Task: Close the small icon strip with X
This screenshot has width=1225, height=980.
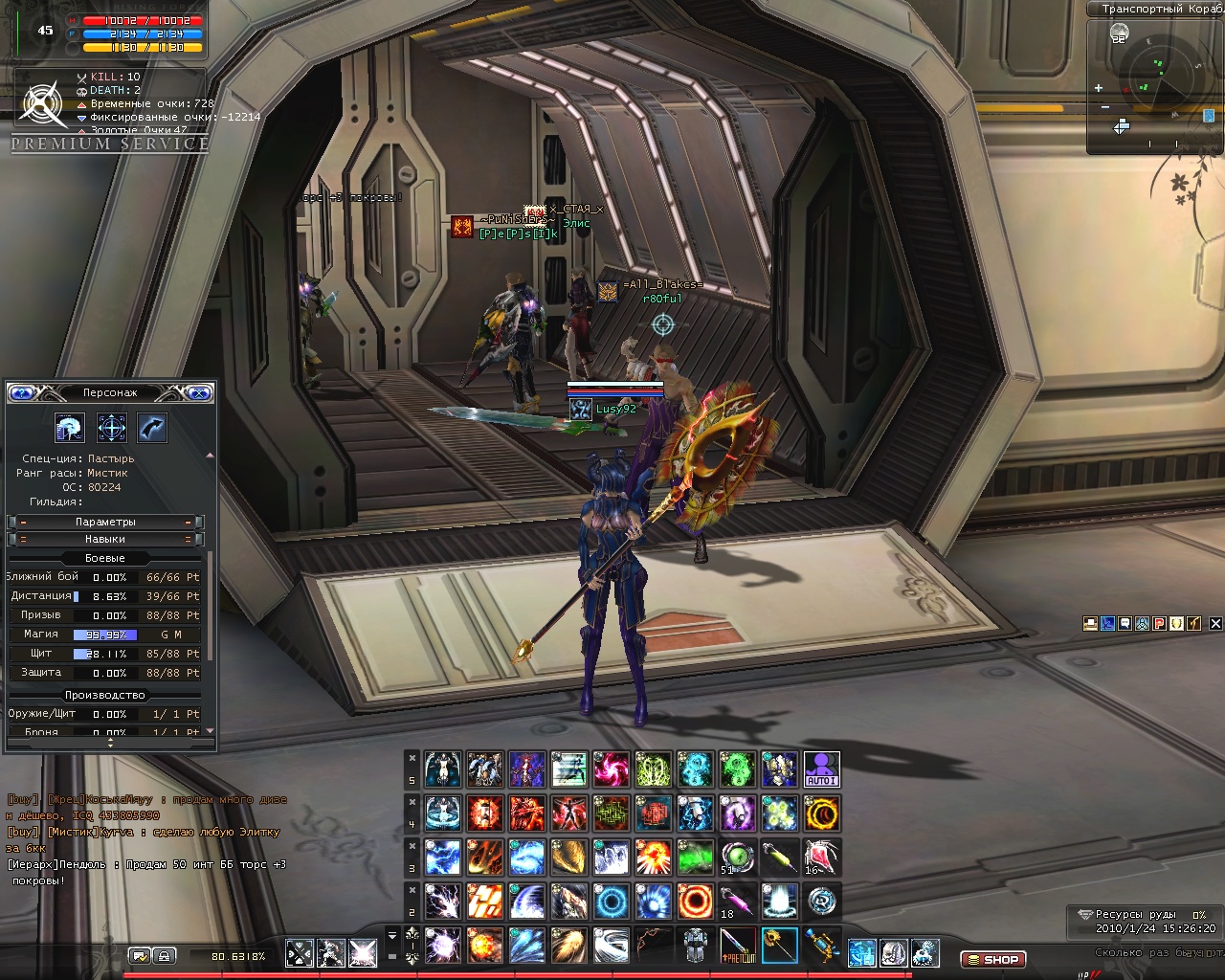Action: click(1215, 623)
